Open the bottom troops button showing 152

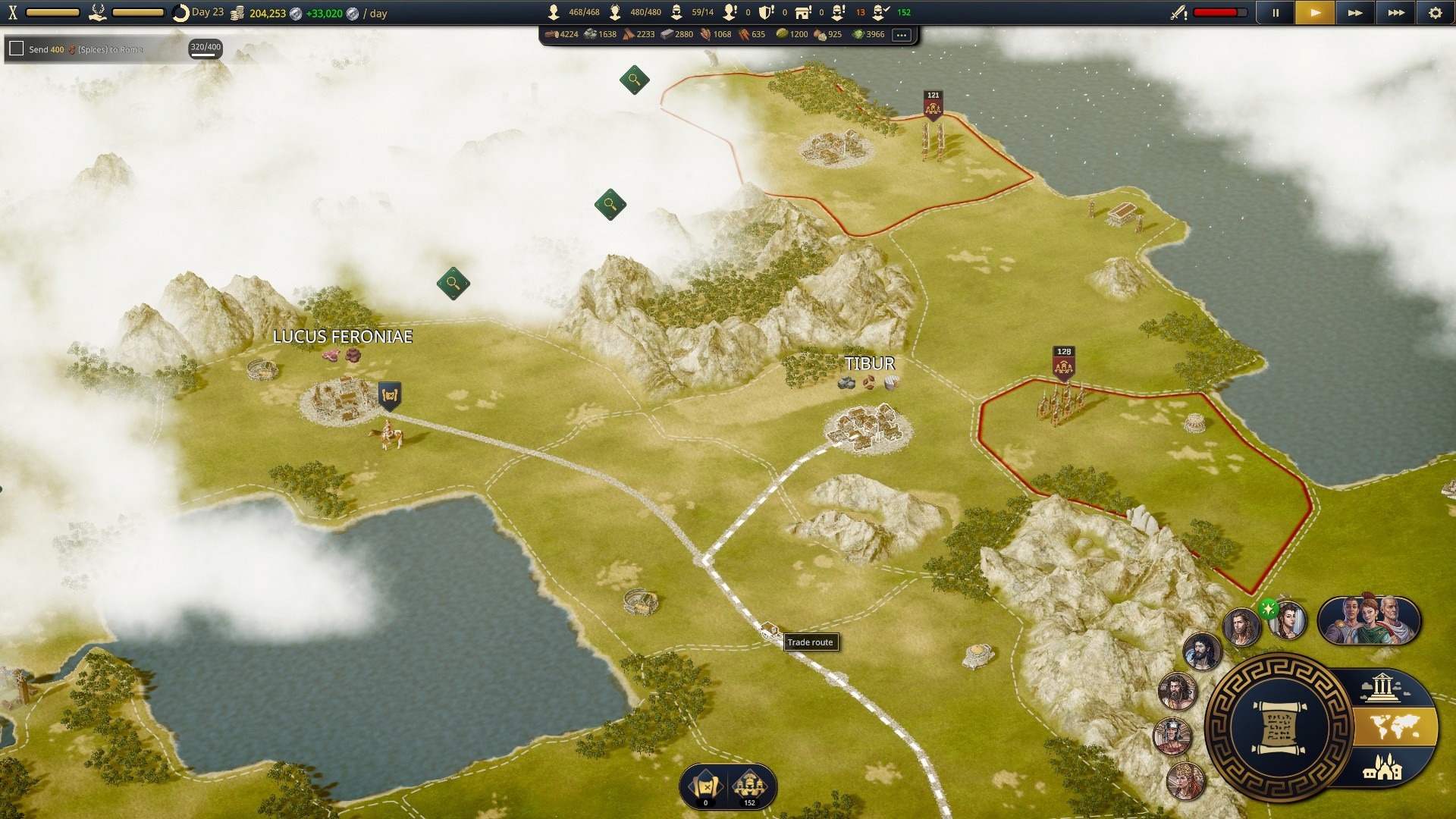tap(749, 786)
